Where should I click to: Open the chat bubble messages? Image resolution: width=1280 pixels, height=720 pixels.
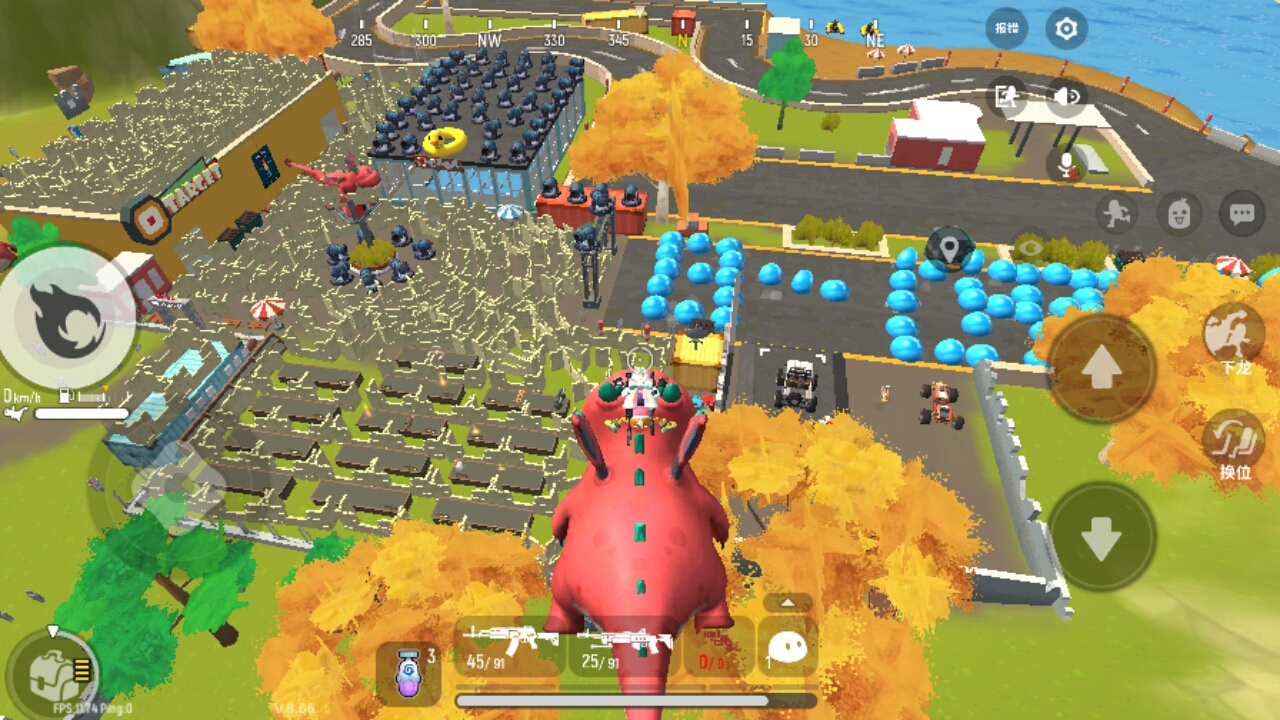(x=1242, y=213)
